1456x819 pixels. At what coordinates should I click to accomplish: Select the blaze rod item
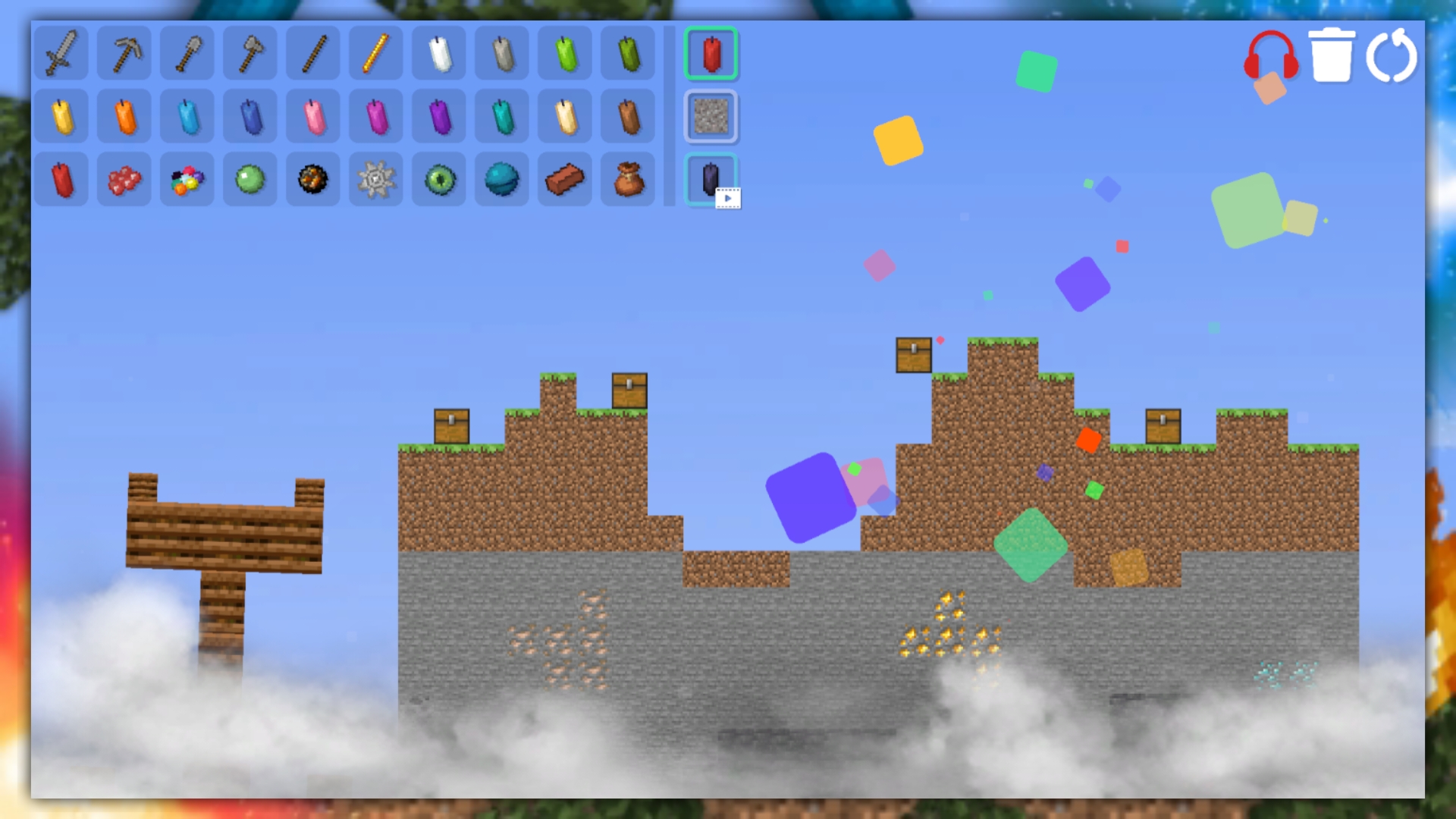coord(375,53)
